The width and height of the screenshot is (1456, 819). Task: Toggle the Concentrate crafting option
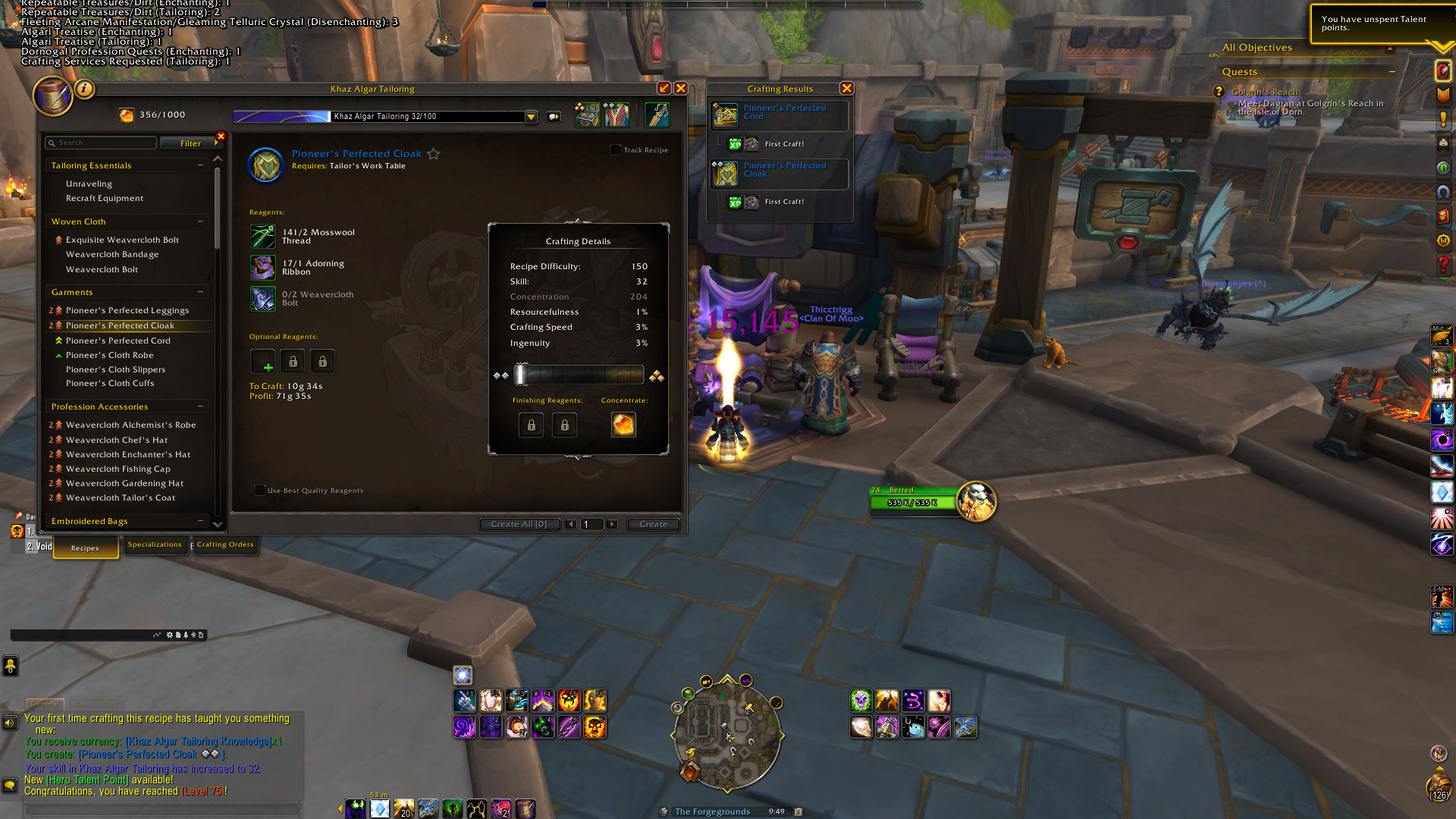tap(623, 425)
